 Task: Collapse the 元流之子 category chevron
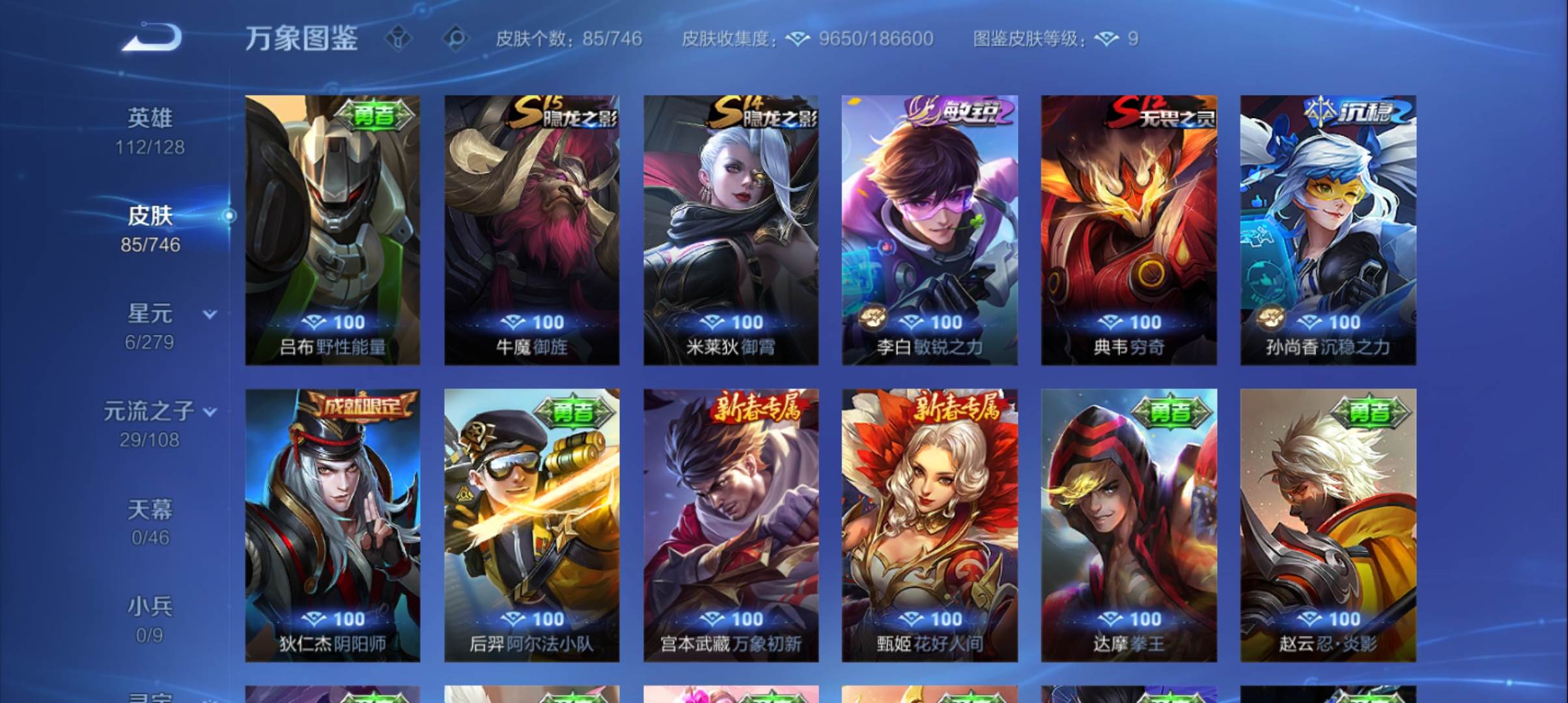pos(210,412)
